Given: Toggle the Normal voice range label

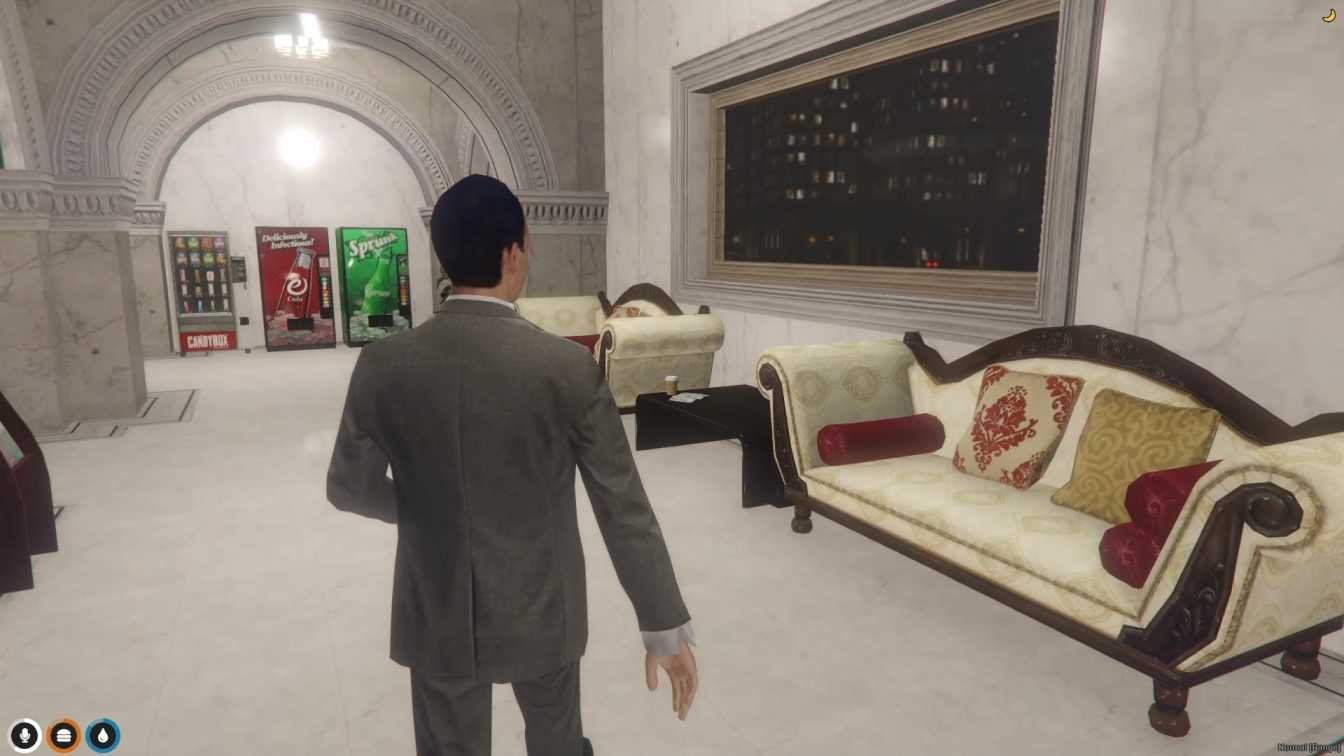Looking at the screenshot, I should coord(1308,747).
